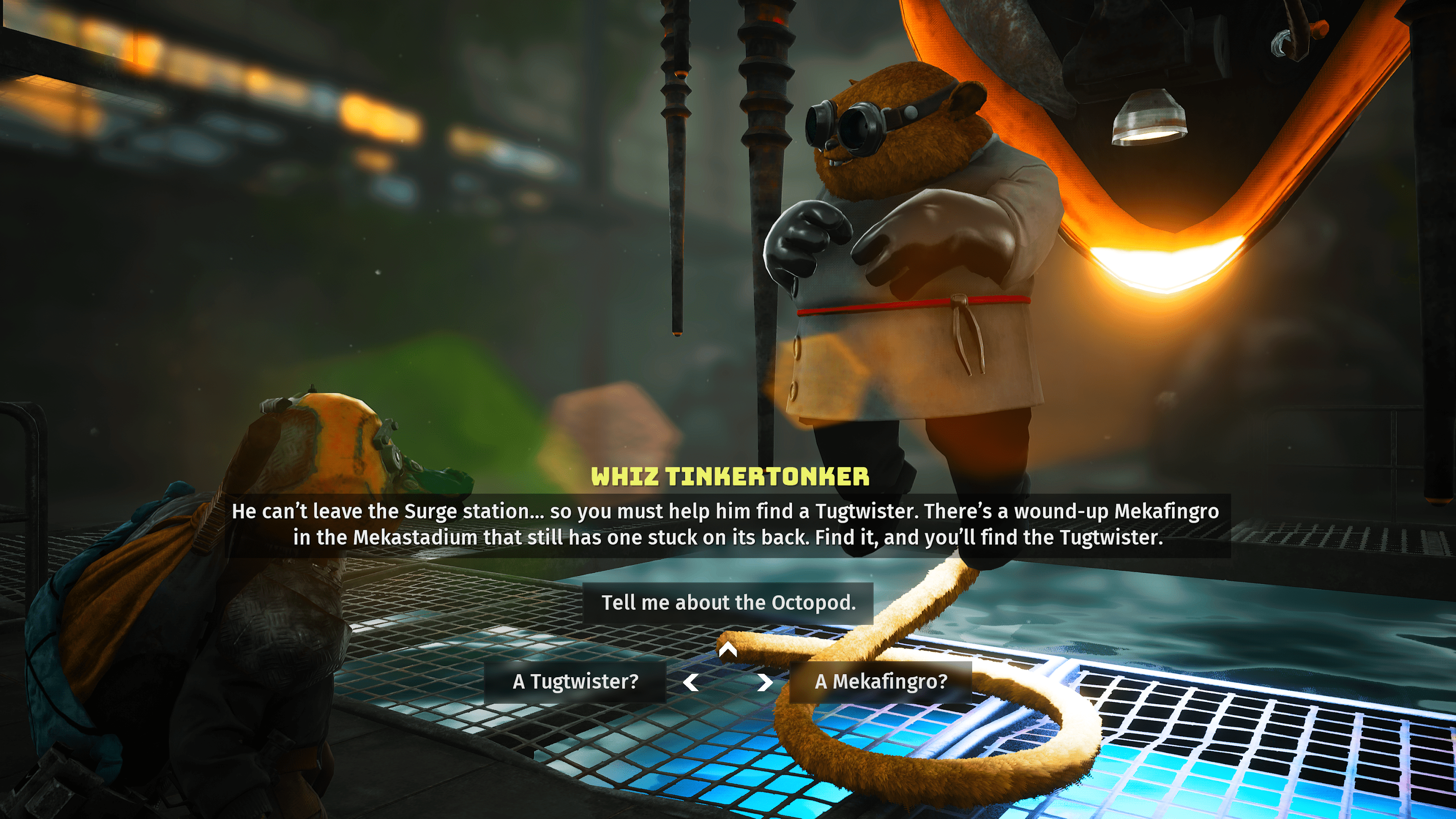1456x819 pixels.
Task: Click the right arrow dialogue selector
Action: (x=764, y=682)
